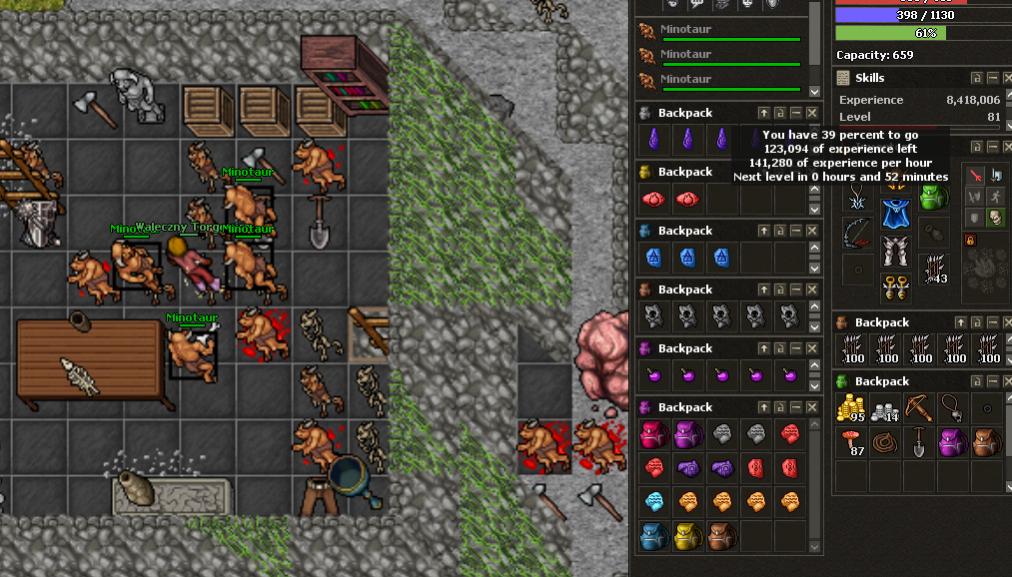
Task: Select the light-blue item among the orange ones
Action: 652,501
